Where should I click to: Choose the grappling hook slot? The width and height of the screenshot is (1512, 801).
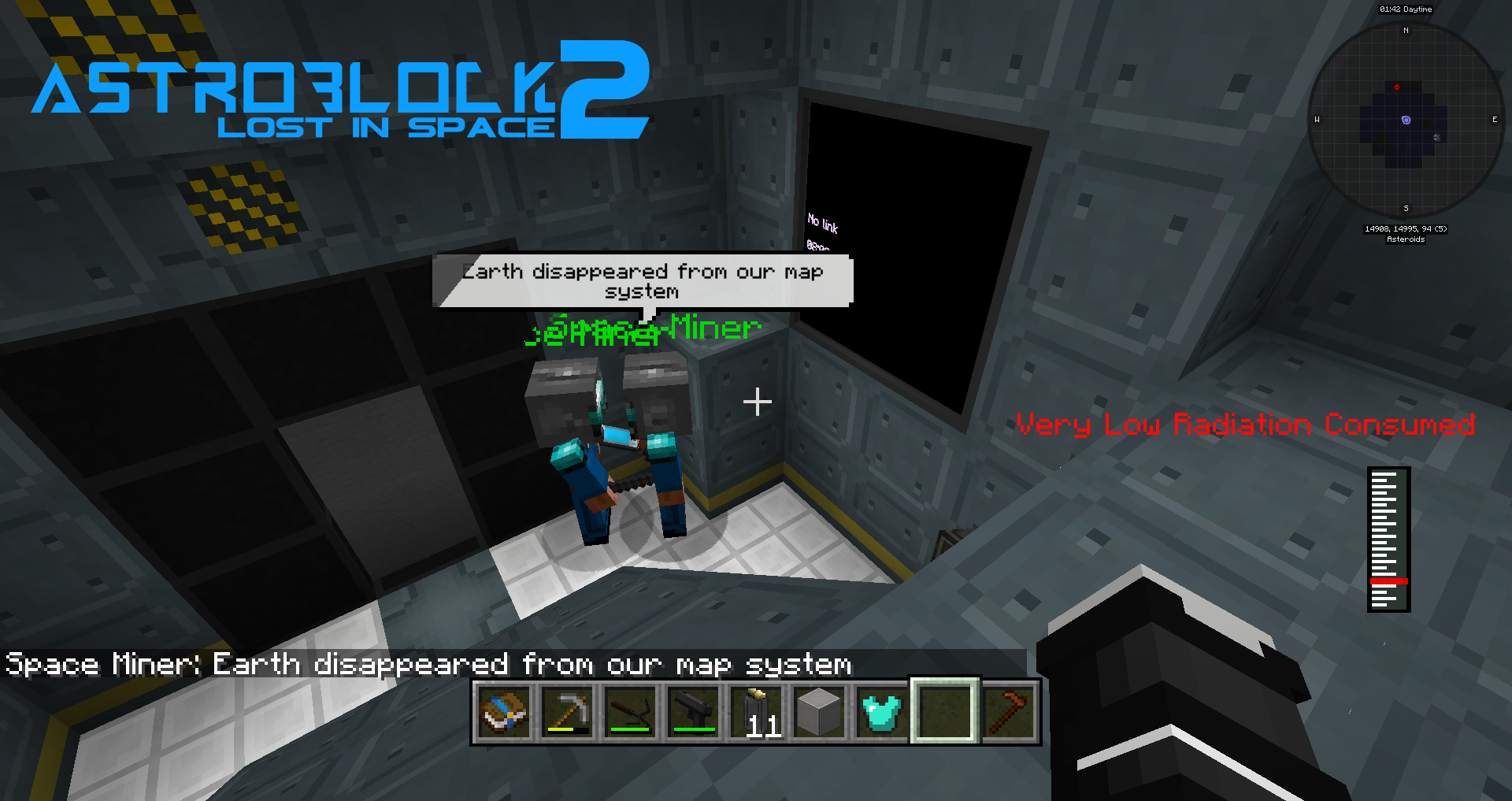point(630,711)
